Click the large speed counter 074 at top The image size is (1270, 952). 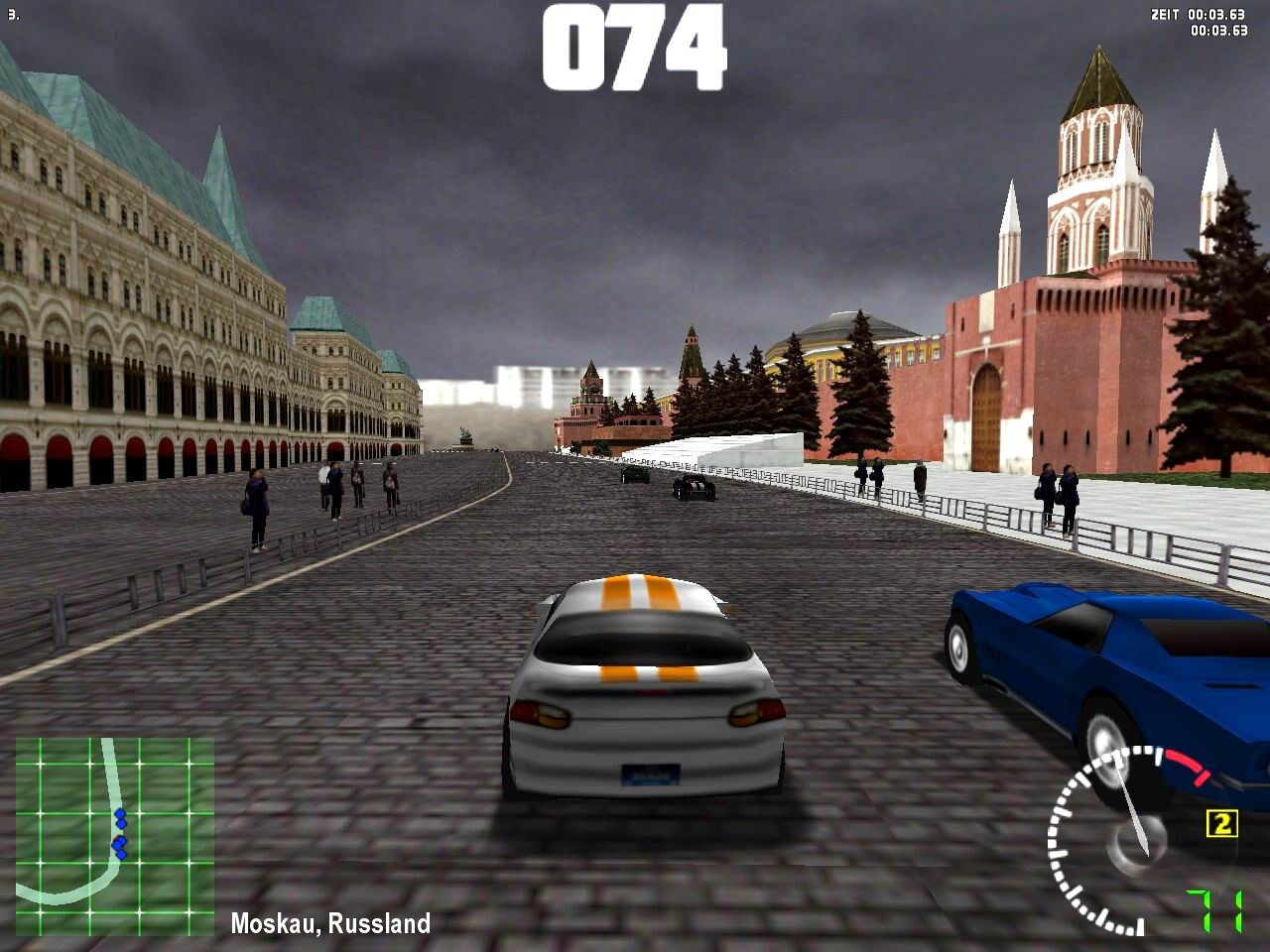(635, 45)
